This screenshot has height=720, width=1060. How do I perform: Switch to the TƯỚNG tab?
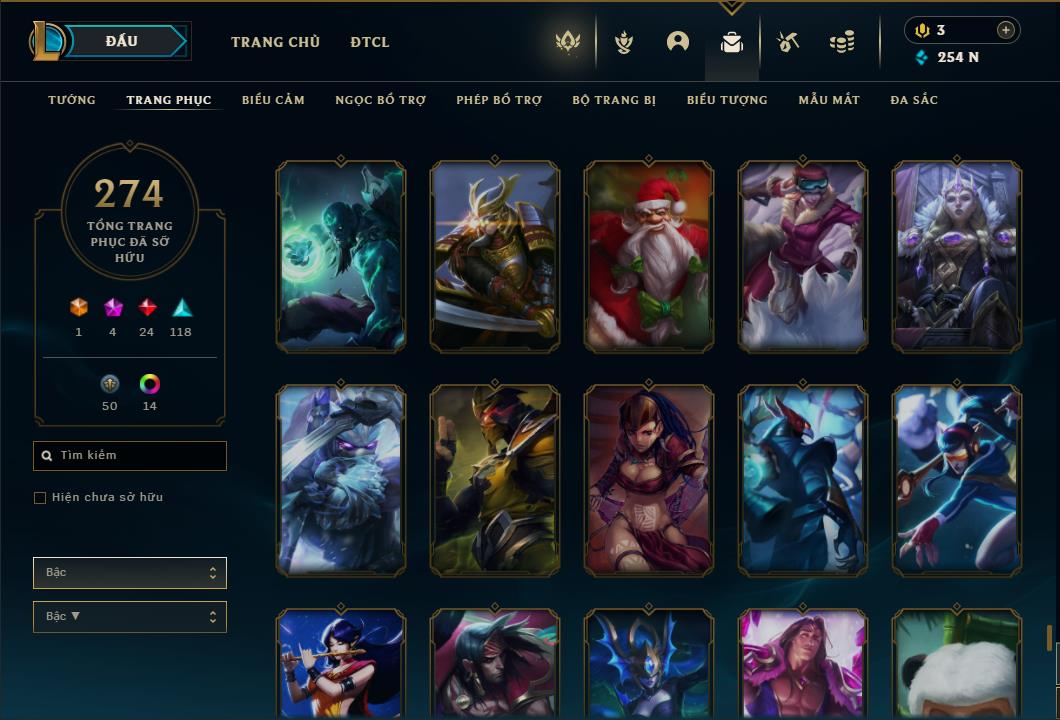point(72,100)
